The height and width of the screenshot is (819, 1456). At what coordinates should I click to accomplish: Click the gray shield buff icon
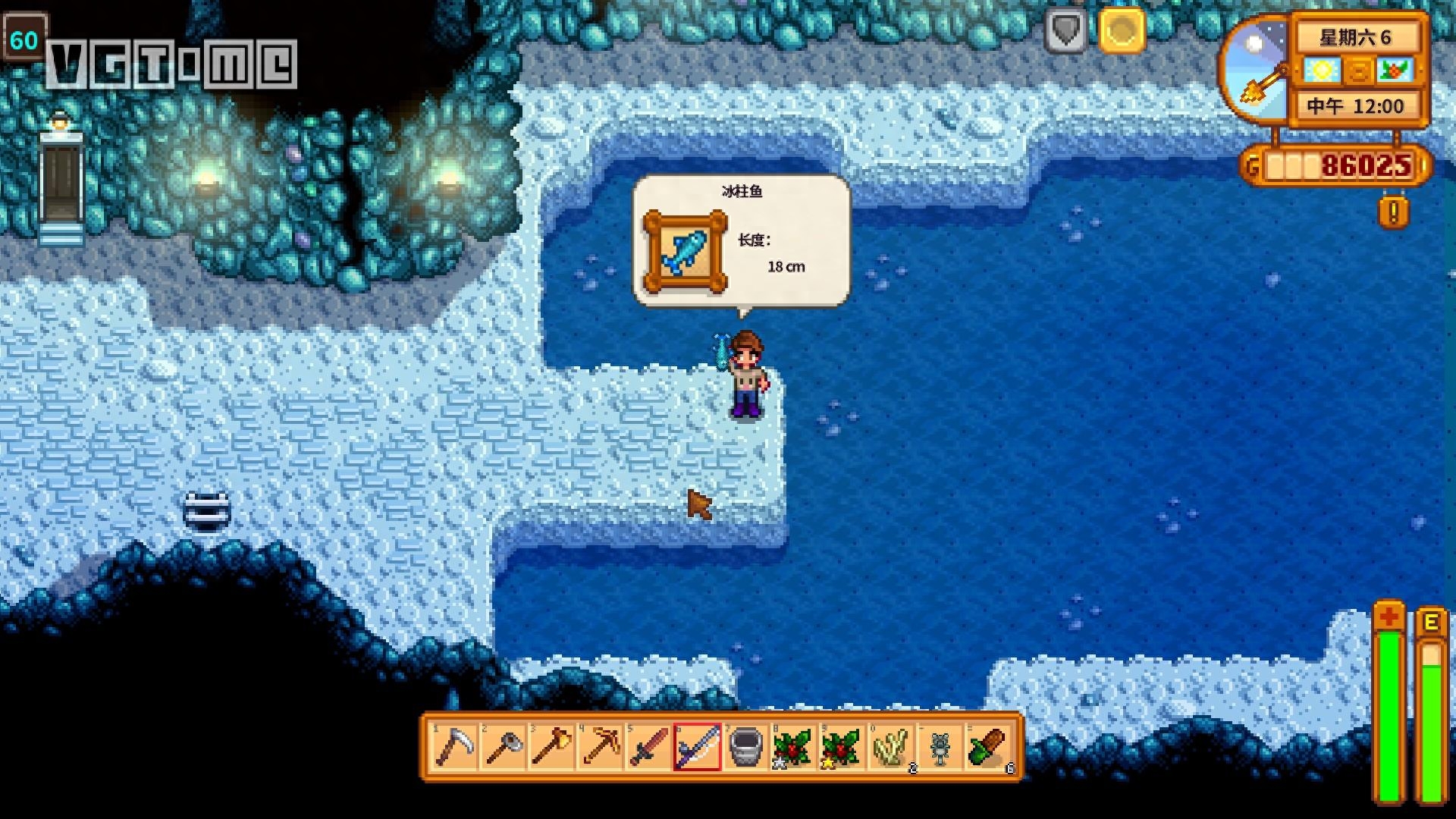[1066, 31]
